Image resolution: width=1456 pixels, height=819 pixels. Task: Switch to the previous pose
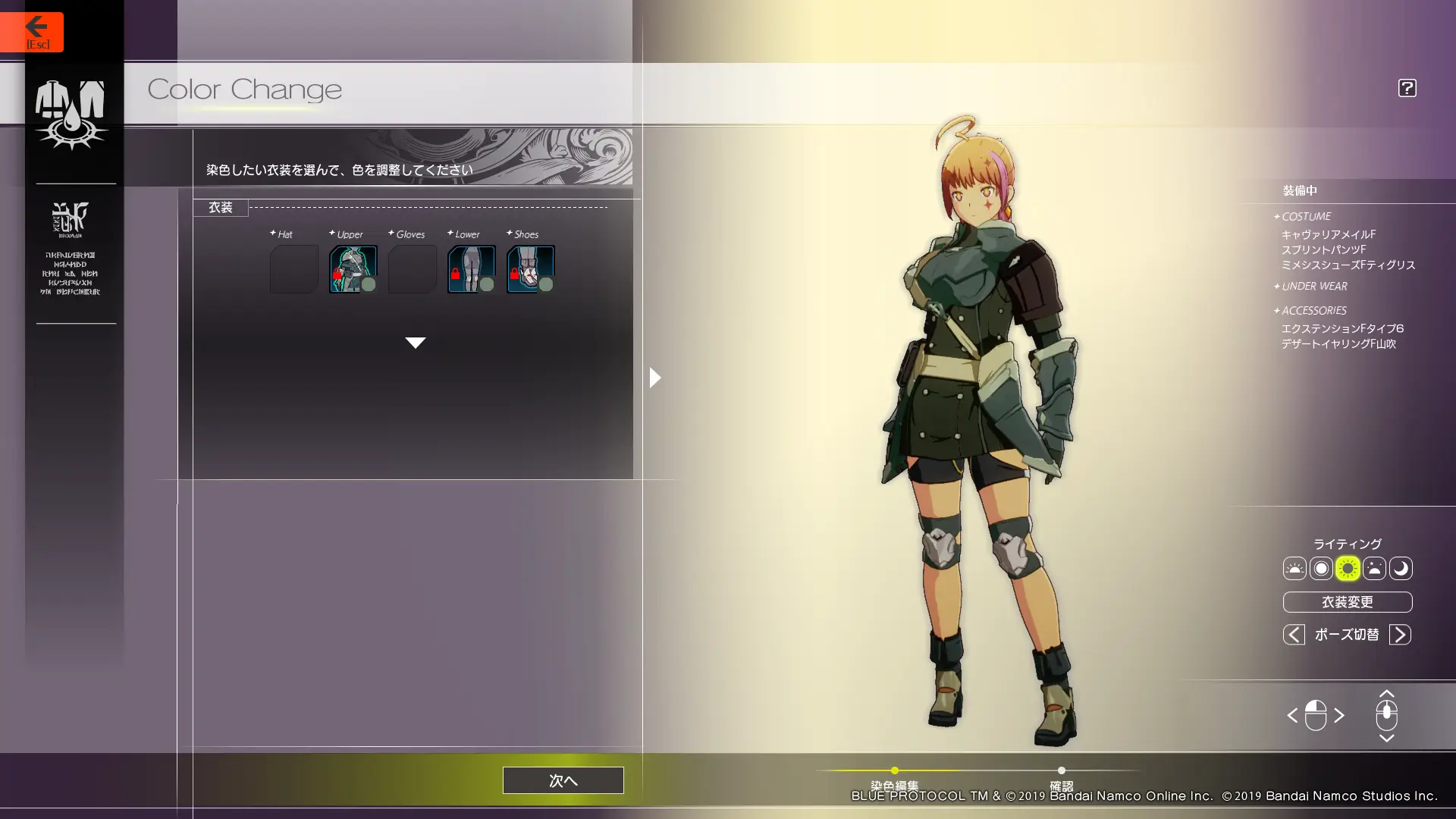(1294, 635)
